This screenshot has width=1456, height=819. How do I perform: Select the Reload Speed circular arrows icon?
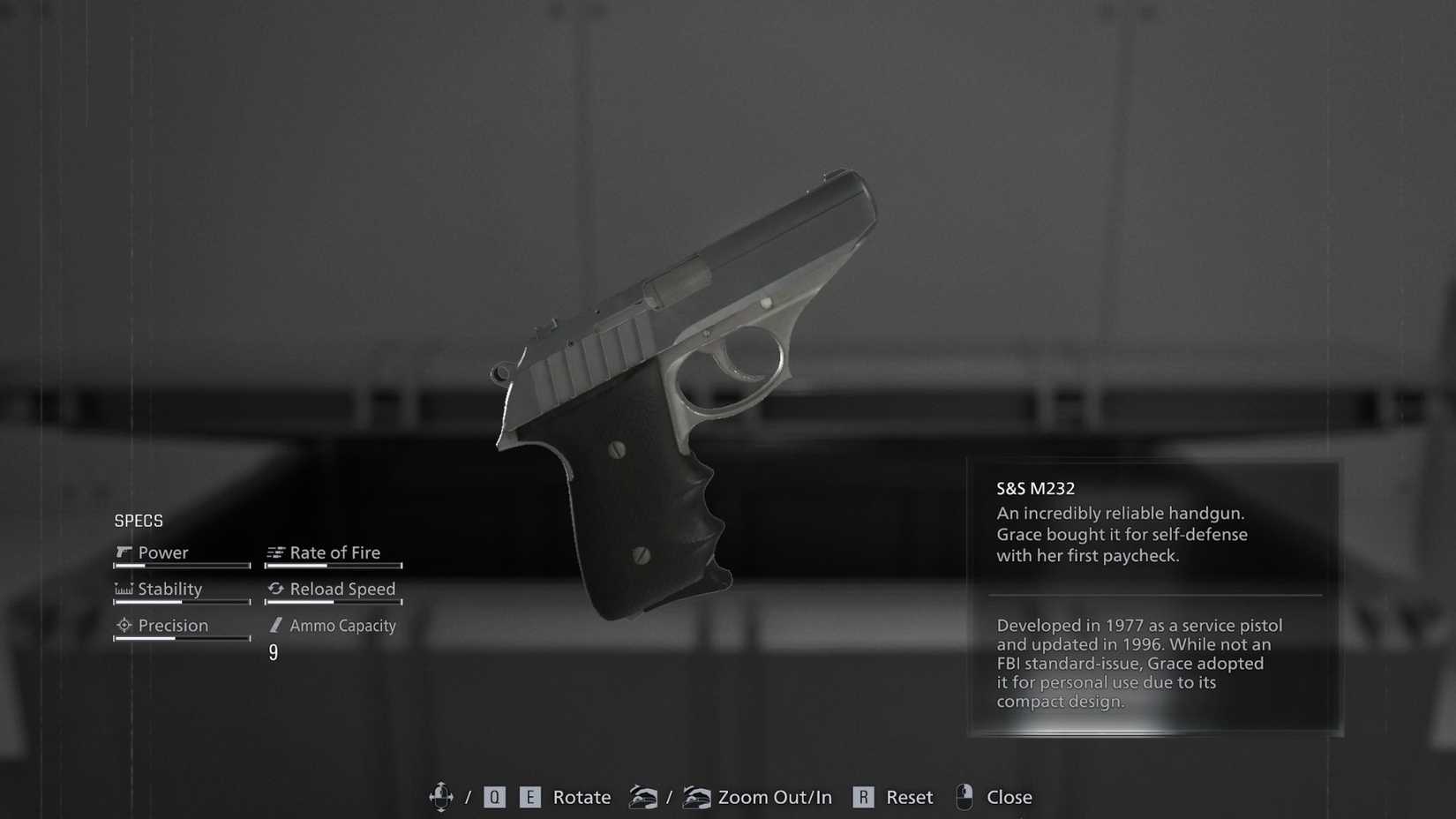pyautogui.click(x=275, y=589)
